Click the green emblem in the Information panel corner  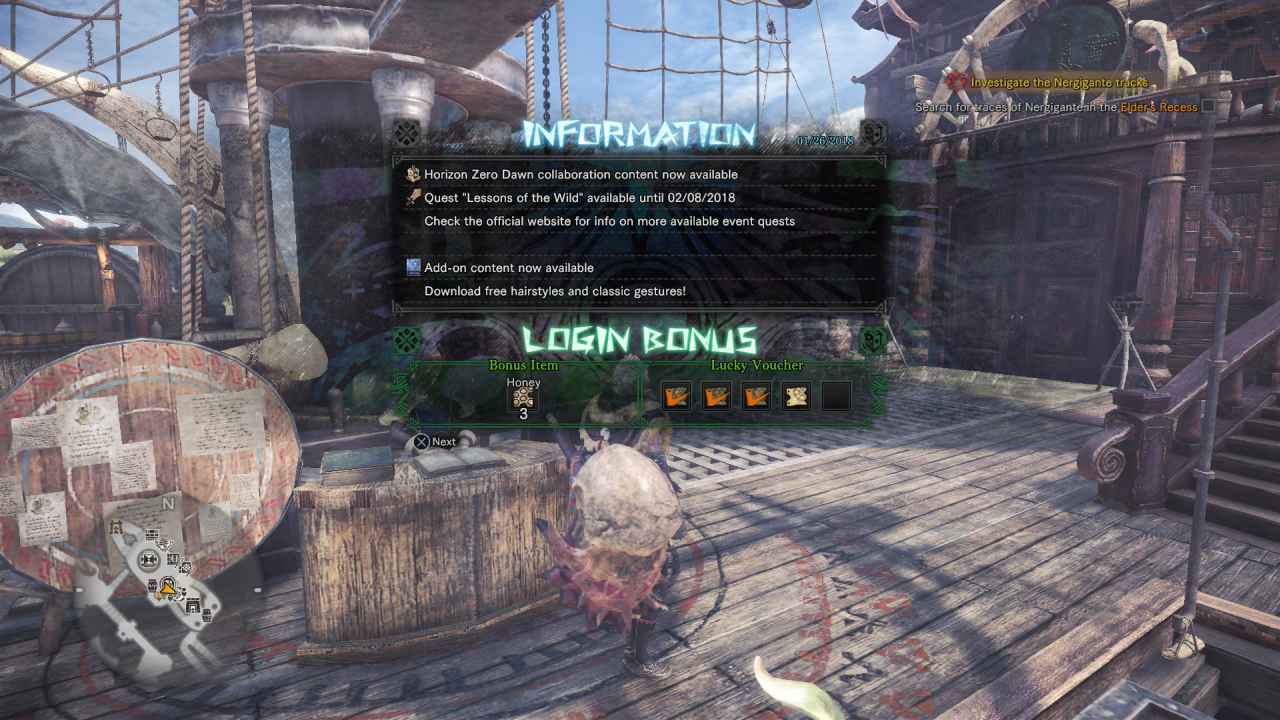[x=406, y=132]
